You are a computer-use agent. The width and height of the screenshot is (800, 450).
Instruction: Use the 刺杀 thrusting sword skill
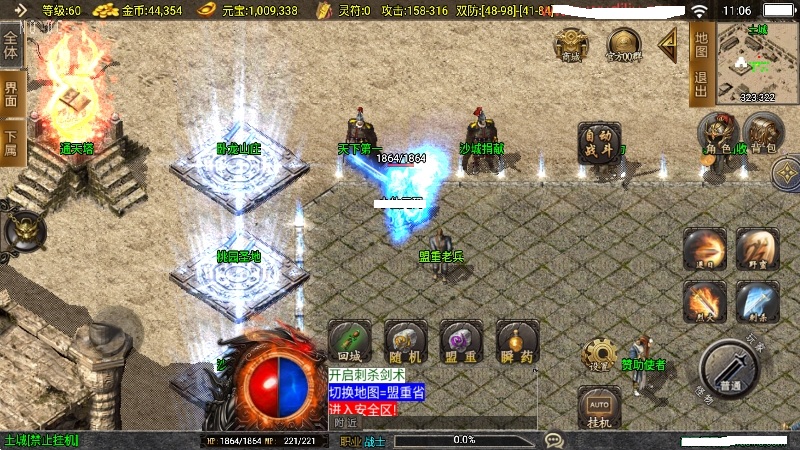click(756, 301)
